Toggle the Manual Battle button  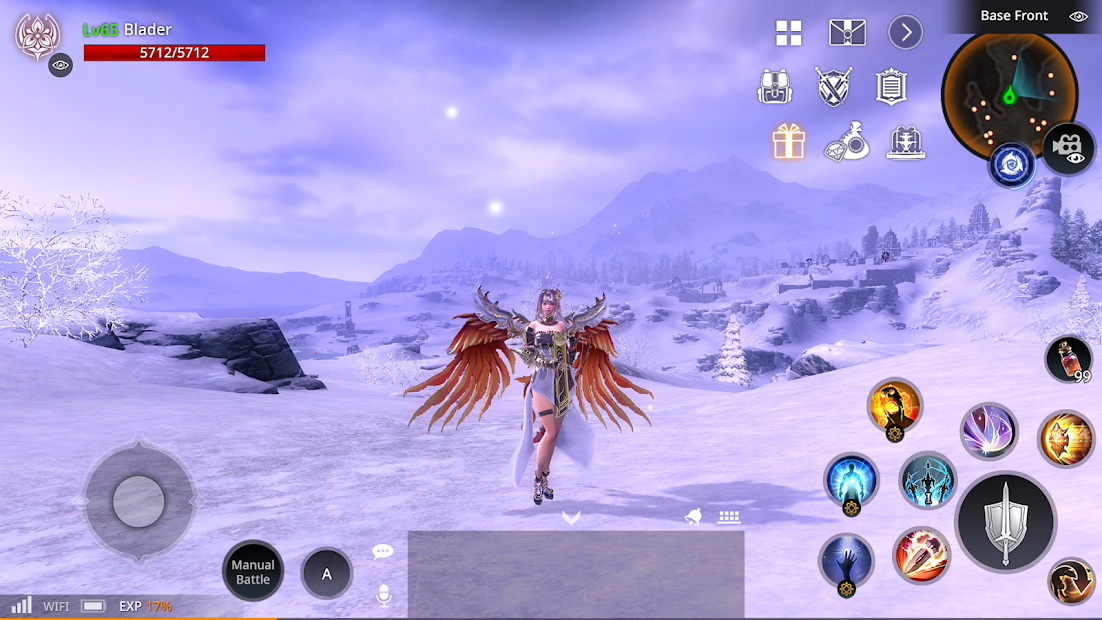click(253, 572)
